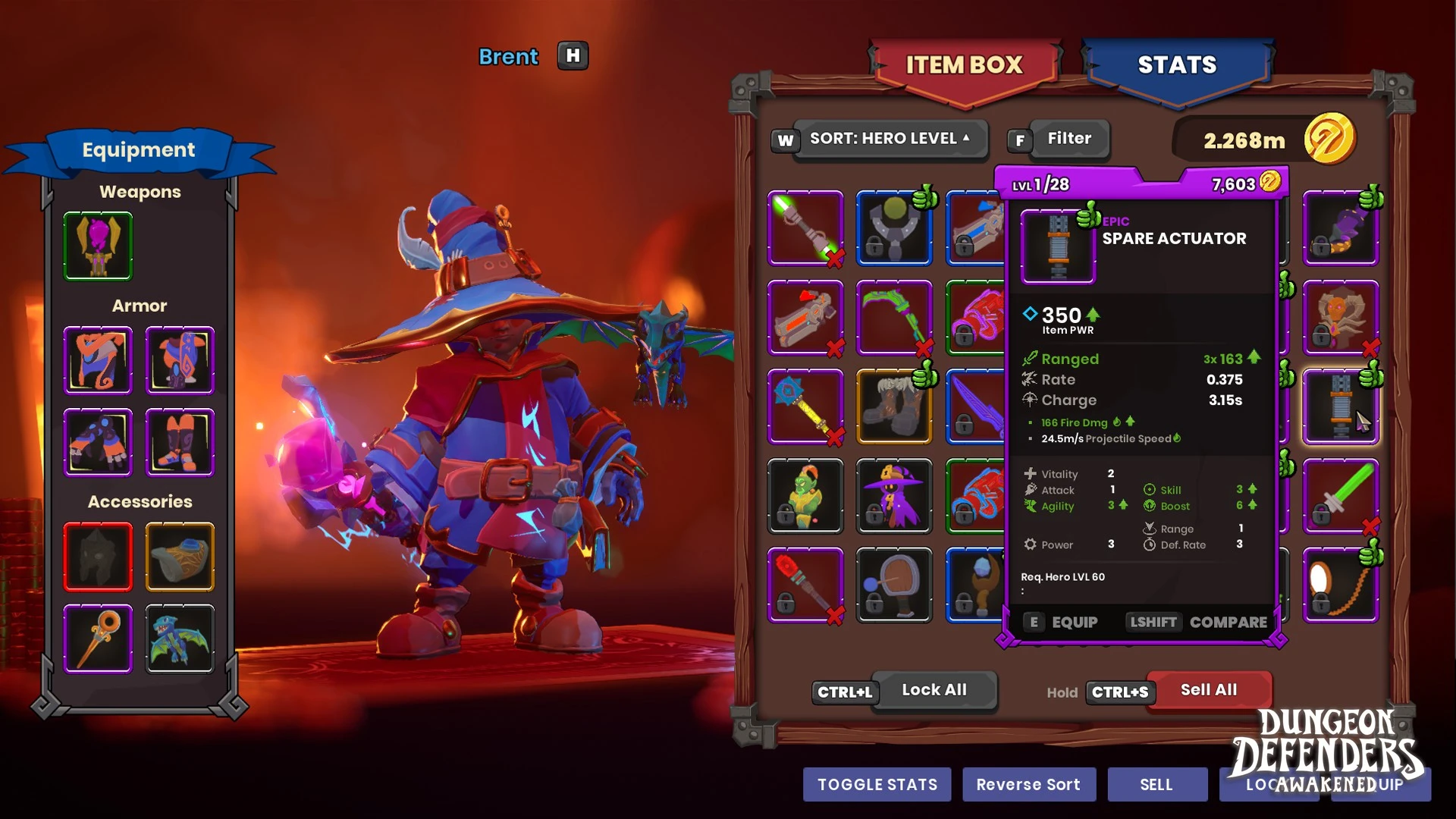Activate the Reverse Sort button
Screen dimensions: 1456x819
pyautogui.click(x=1028, y=785)
